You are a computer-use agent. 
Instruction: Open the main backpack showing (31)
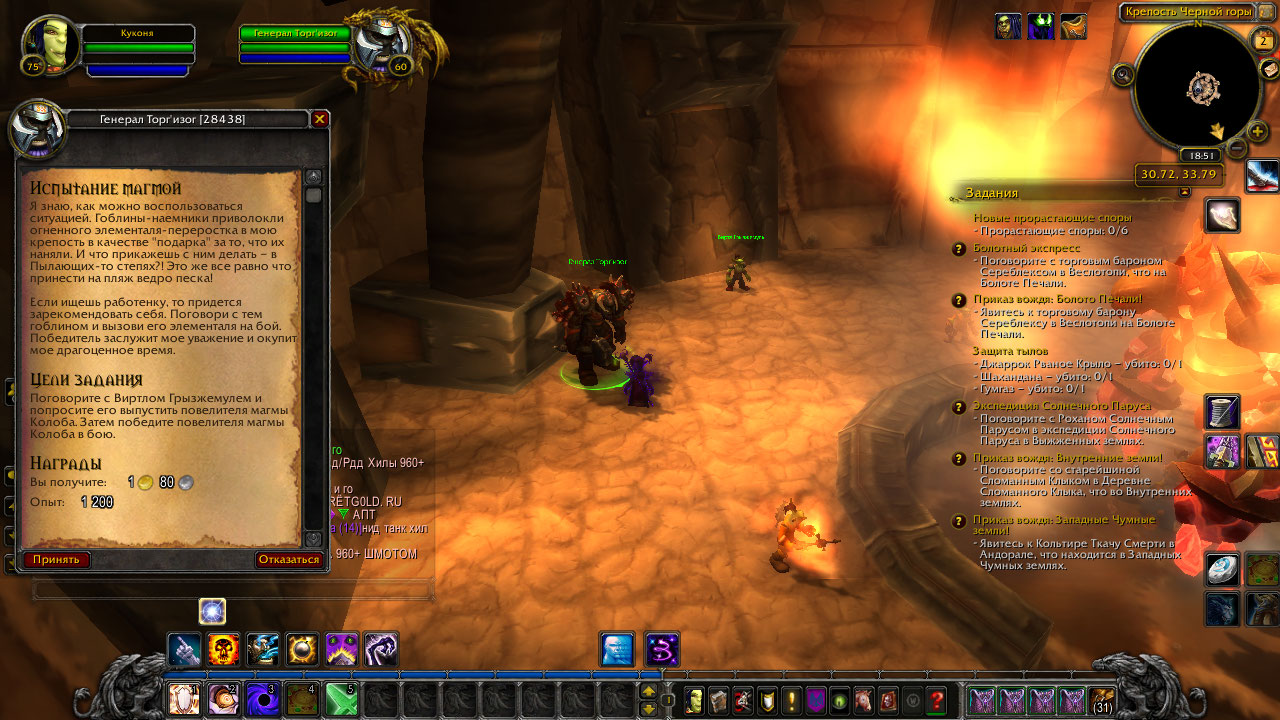coord(1103,700)
